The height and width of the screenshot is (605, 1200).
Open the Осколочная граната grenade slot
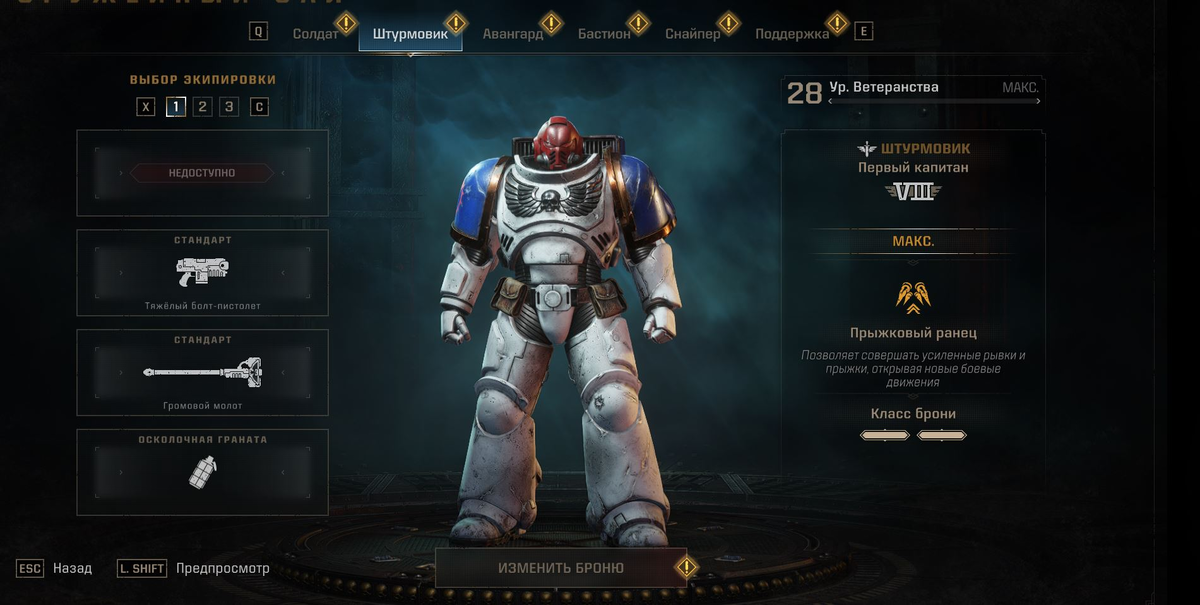point(202,472)
